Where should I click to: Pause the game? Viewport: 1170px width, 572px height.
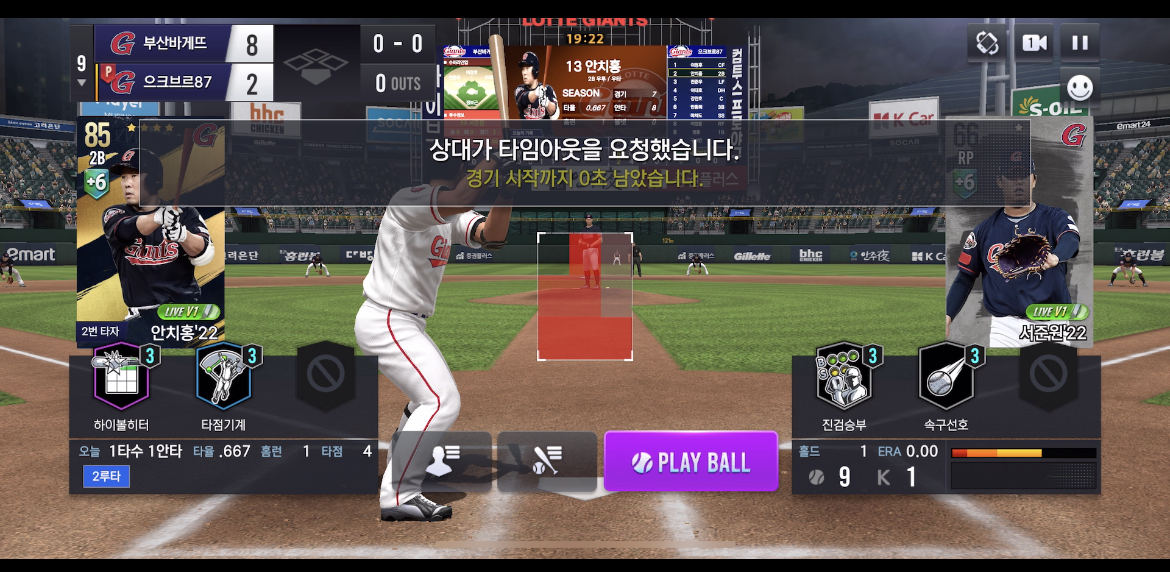tap(1080, 43)
